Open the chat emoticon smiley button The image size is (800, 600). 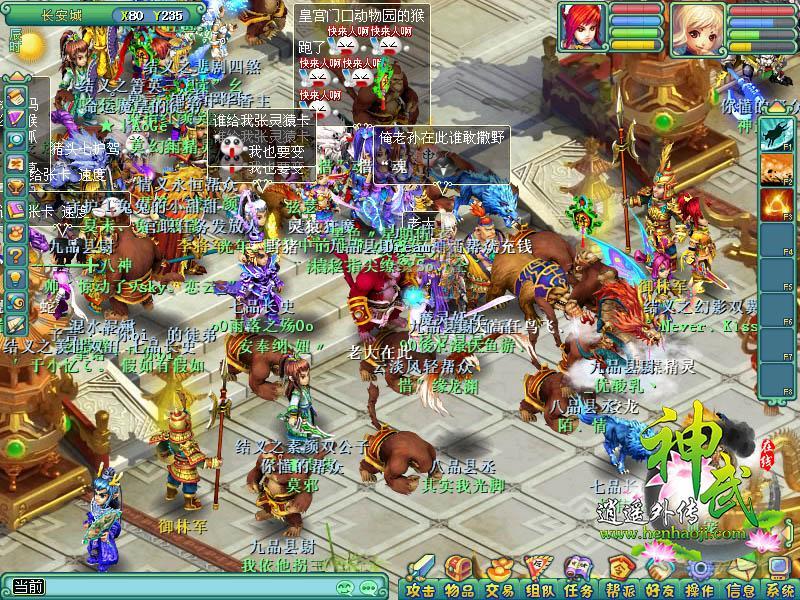tap(345, 587)
